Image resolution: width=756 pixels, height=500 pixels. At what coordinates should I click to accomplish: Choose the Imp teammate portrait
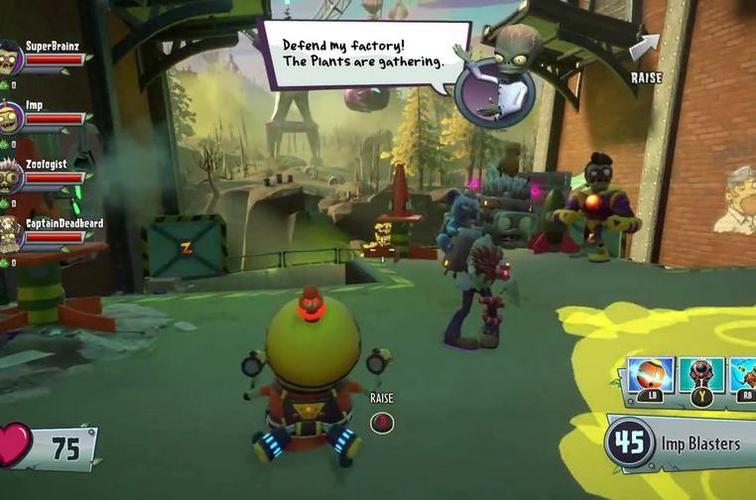10,117
